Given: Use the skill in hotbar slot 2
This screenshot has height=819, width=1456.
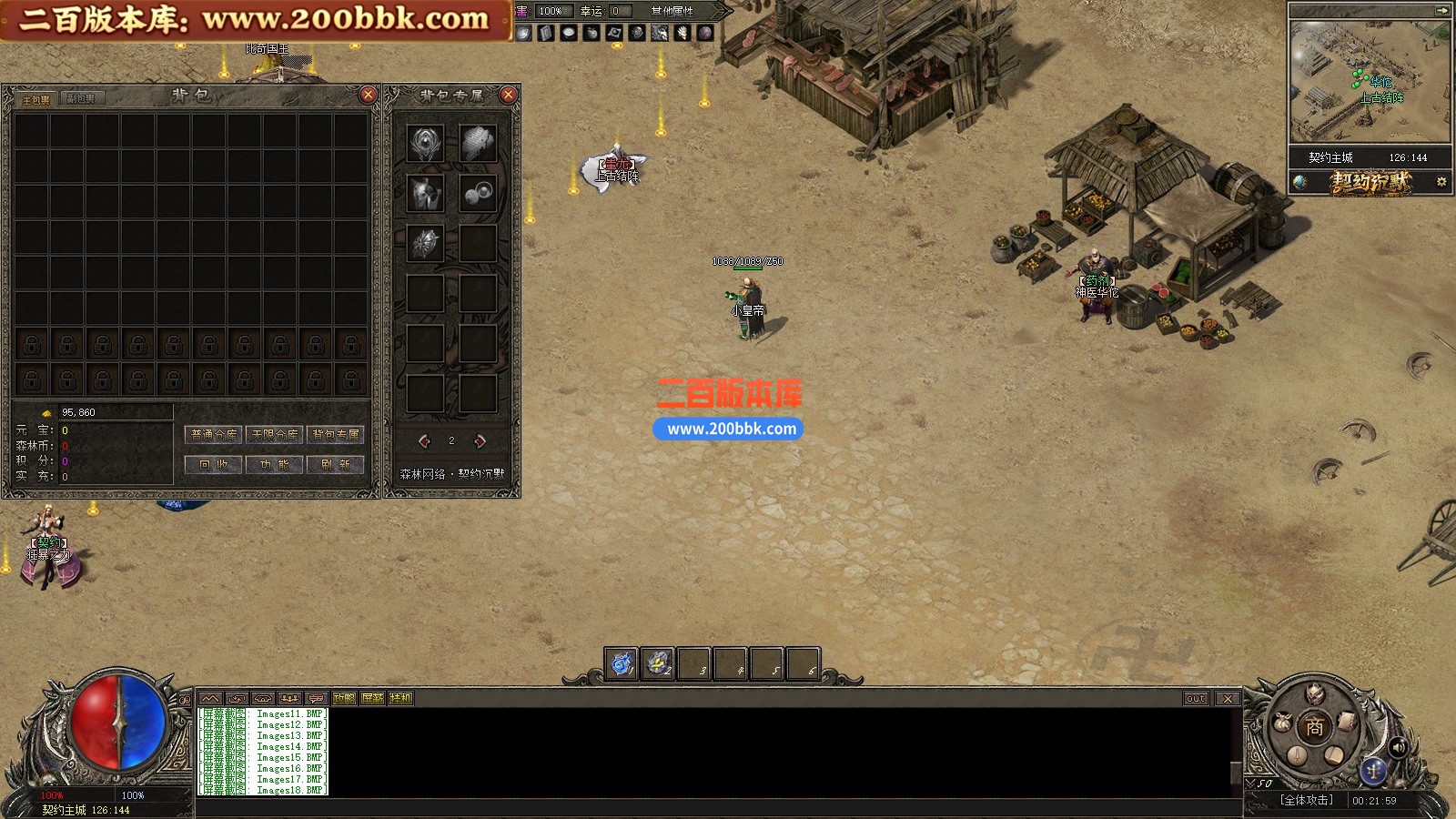Looking at the screenshot, I should coord(658,664).
